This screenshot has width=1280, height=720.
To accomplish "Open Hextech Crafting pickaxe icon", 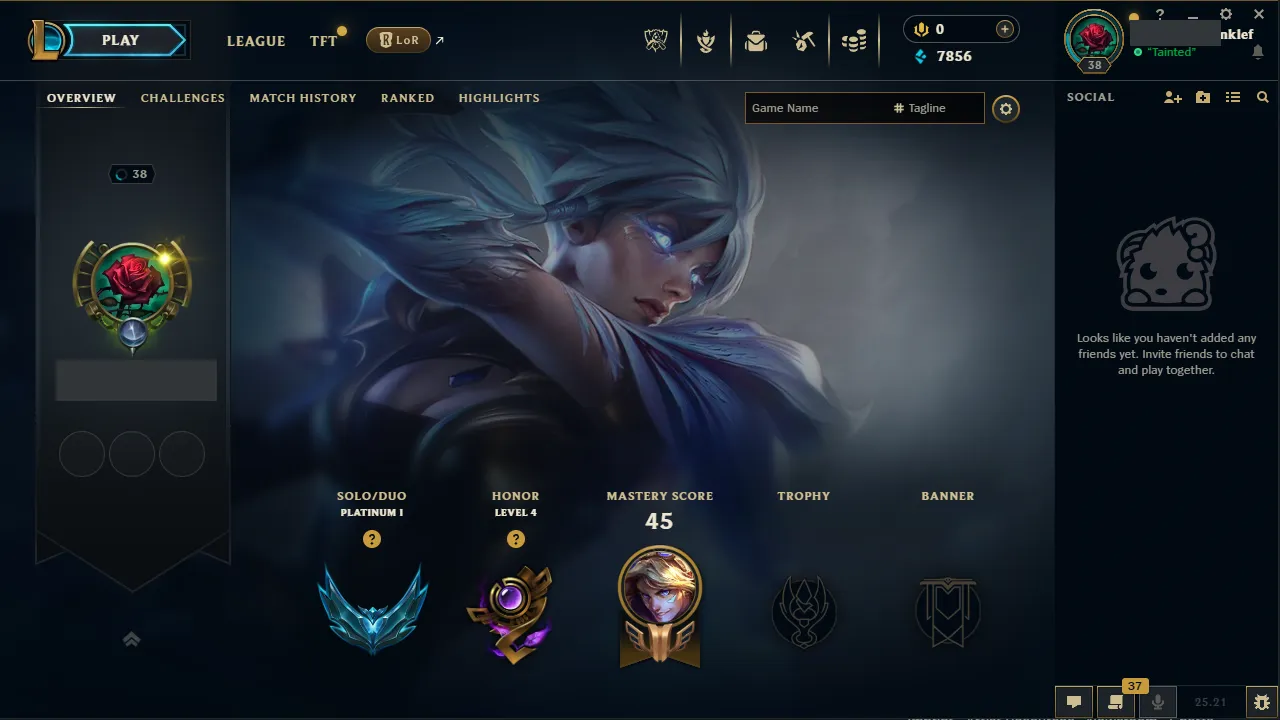I will (x=804, y=40).
